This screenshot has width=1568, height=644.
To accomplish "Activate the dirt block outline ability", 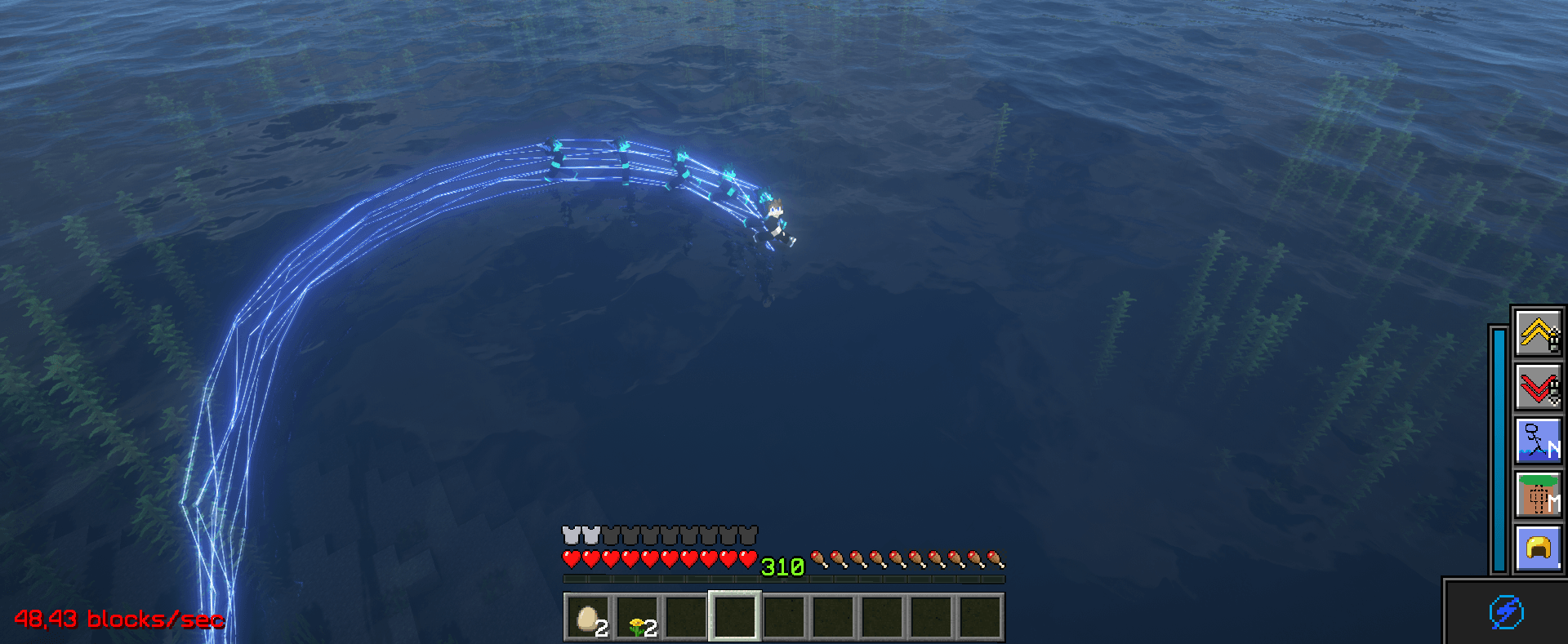I will coord(1539,495).
